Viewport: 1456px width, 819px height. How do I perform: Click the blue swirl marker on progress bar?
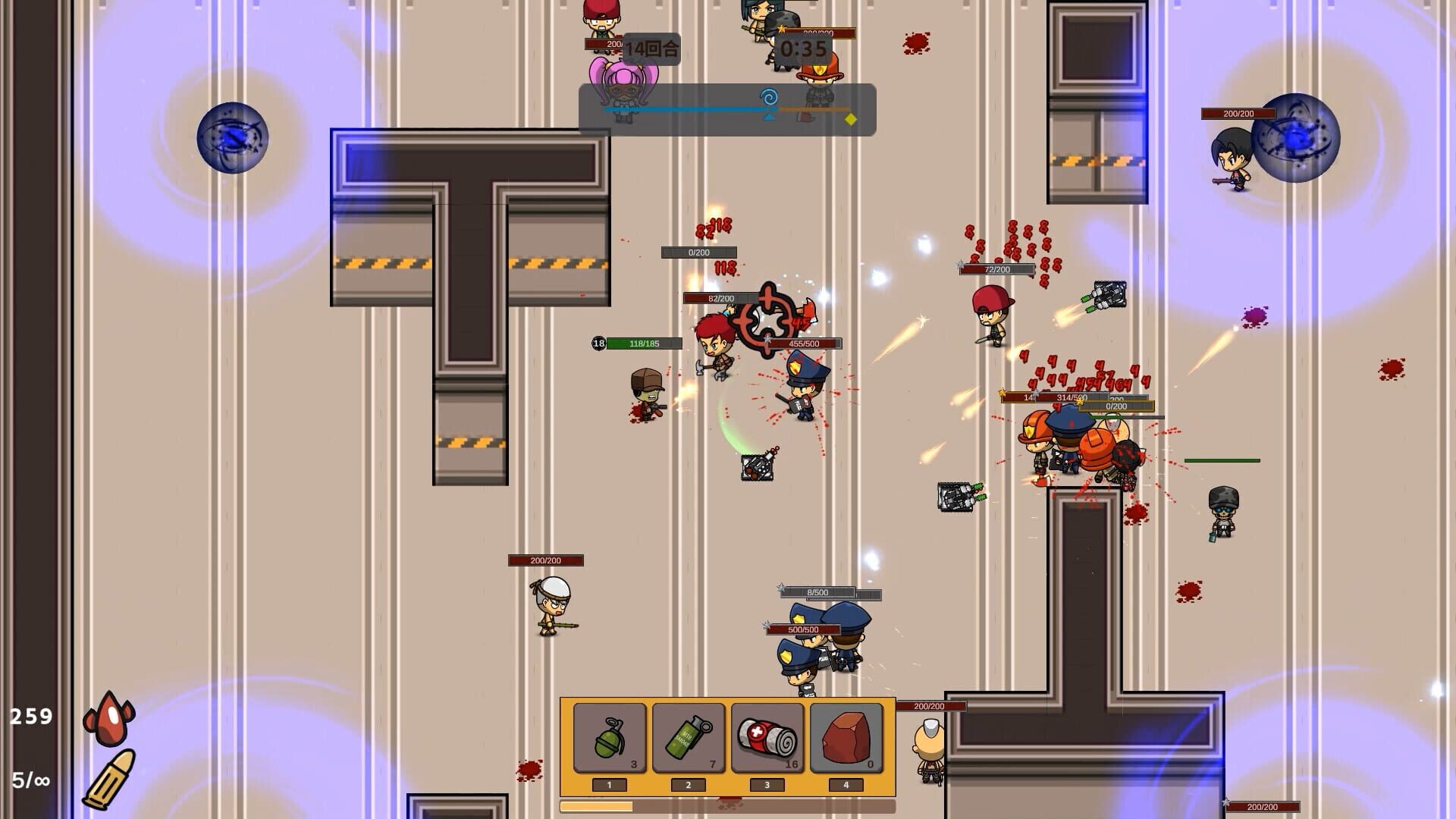[x=771, y=98]
